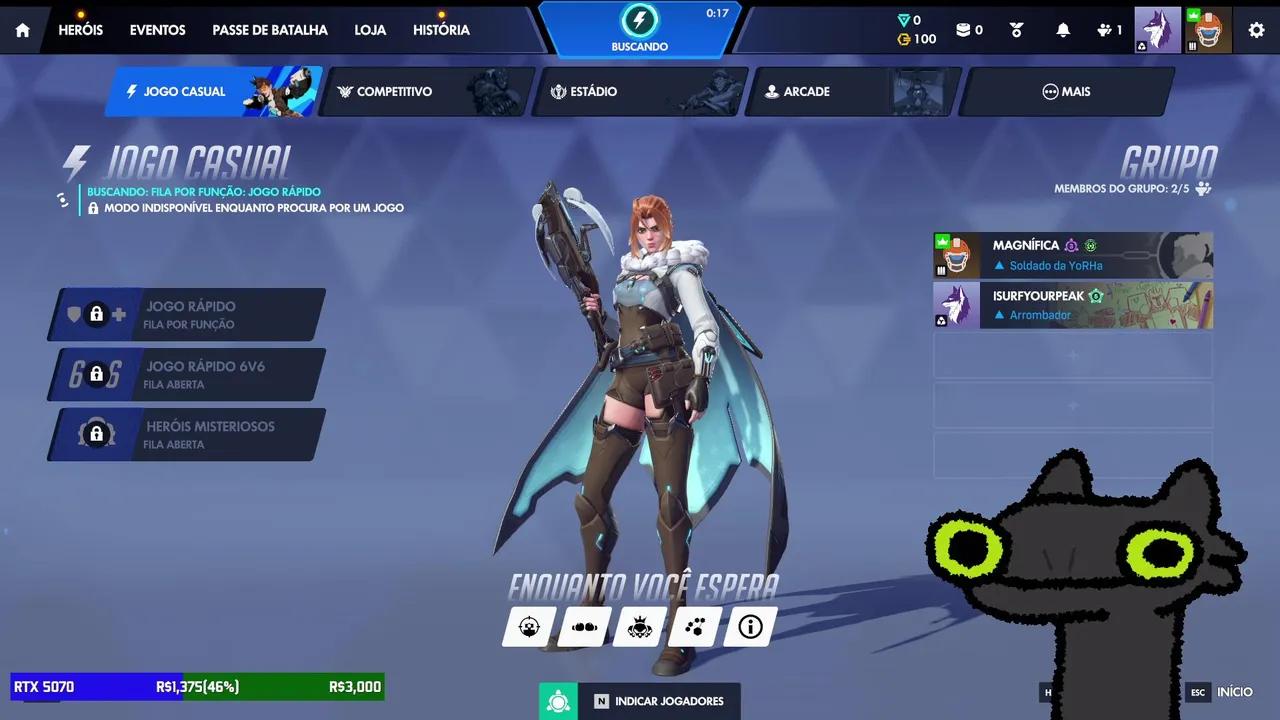Launch a match versus AI bots
Screen dimensions: 1280x720
pos(639,626)
